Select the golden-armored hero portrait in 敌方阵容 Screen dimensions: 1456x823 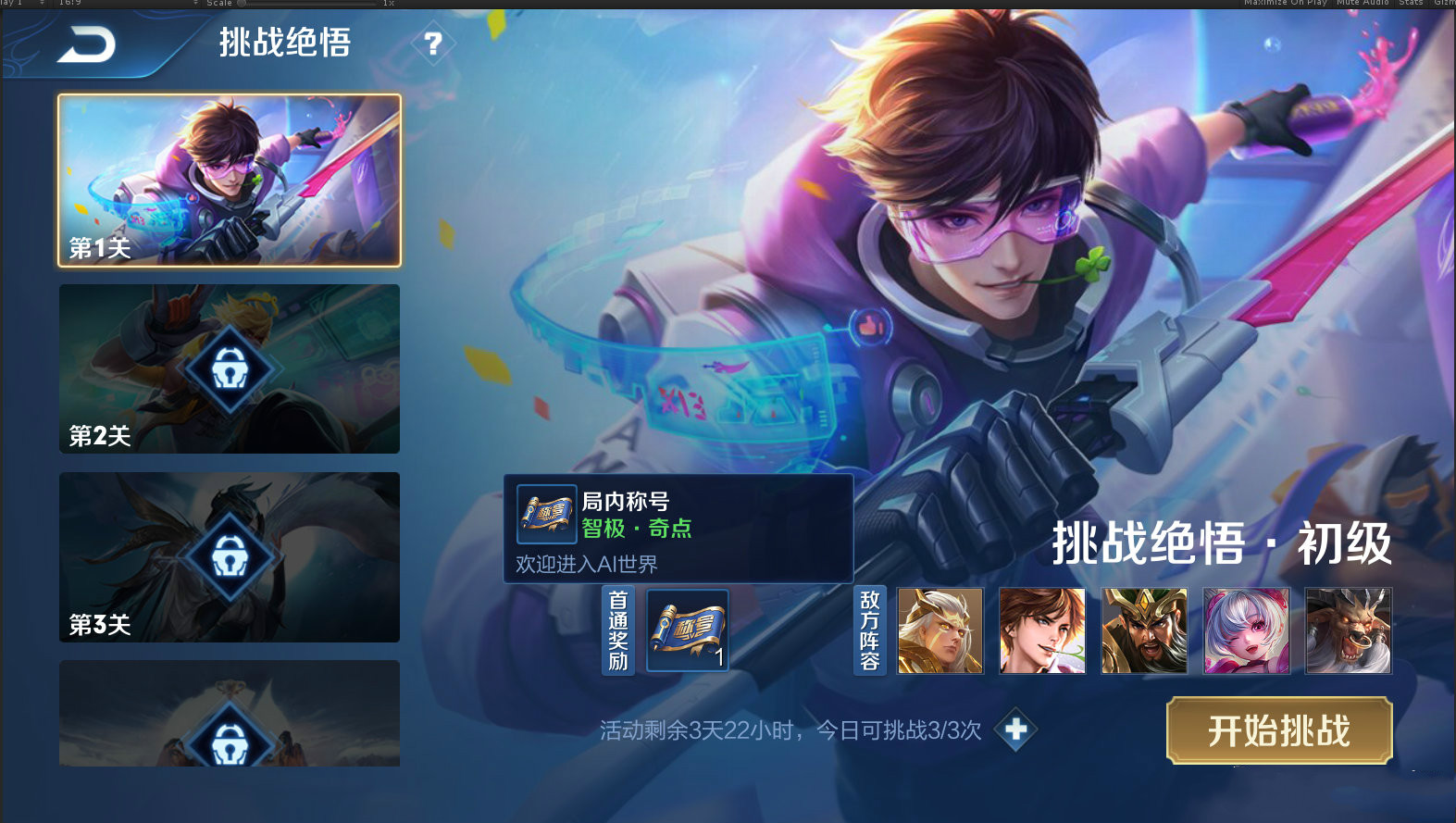pos(940,630)
